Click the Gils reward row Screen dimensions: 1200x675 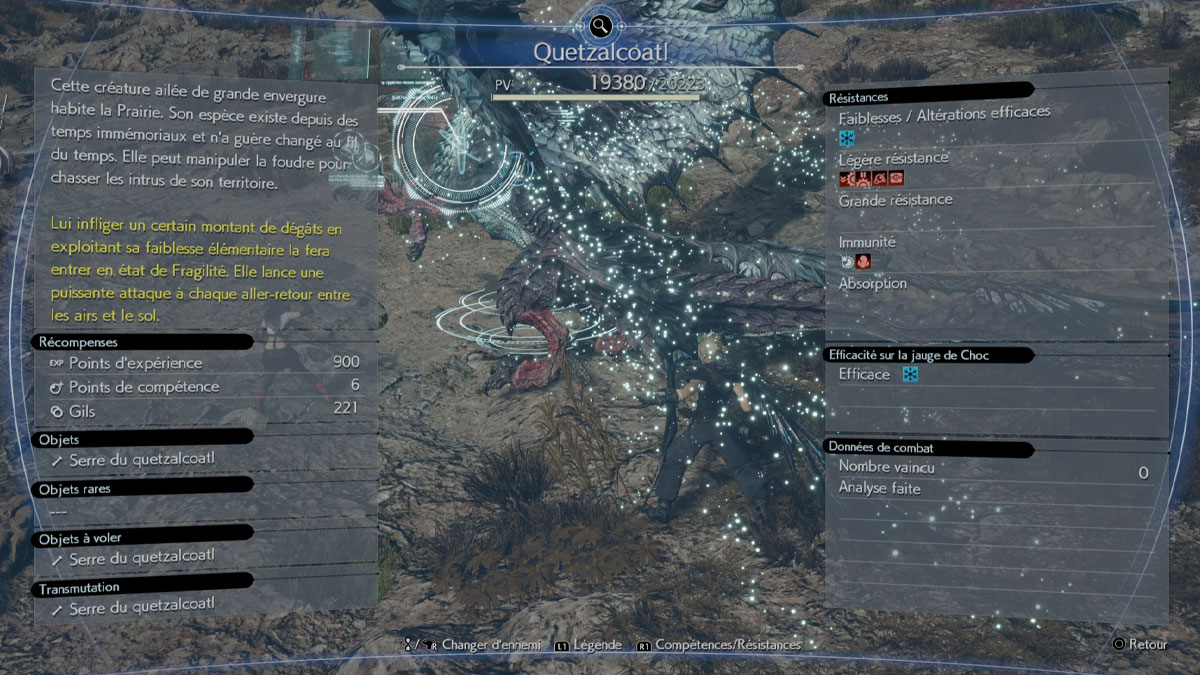(x=204, y=410)
